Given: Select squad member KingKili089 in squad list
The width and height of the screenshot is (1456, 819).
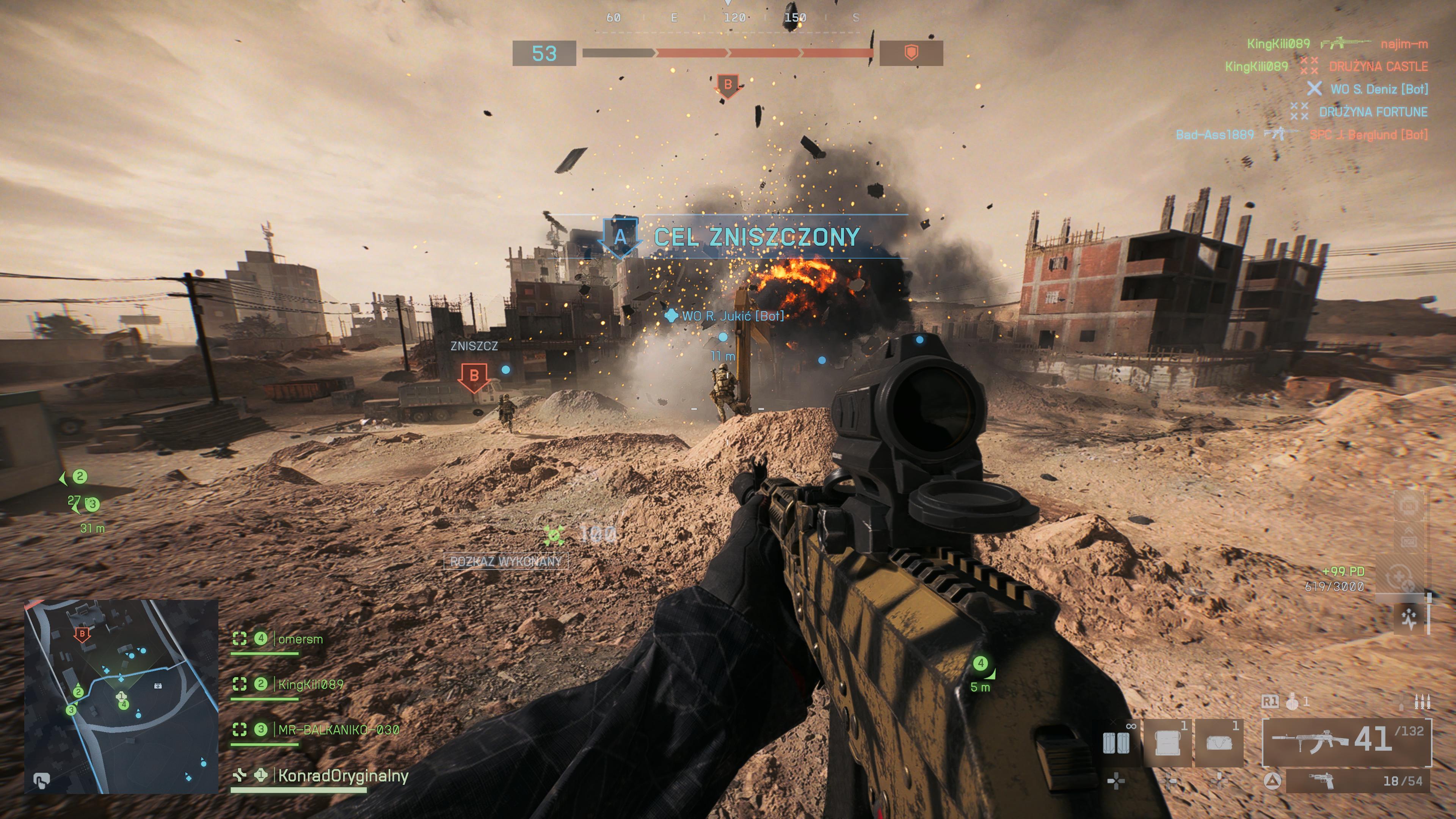Looking at the screenshot, I should pos(310,684).
